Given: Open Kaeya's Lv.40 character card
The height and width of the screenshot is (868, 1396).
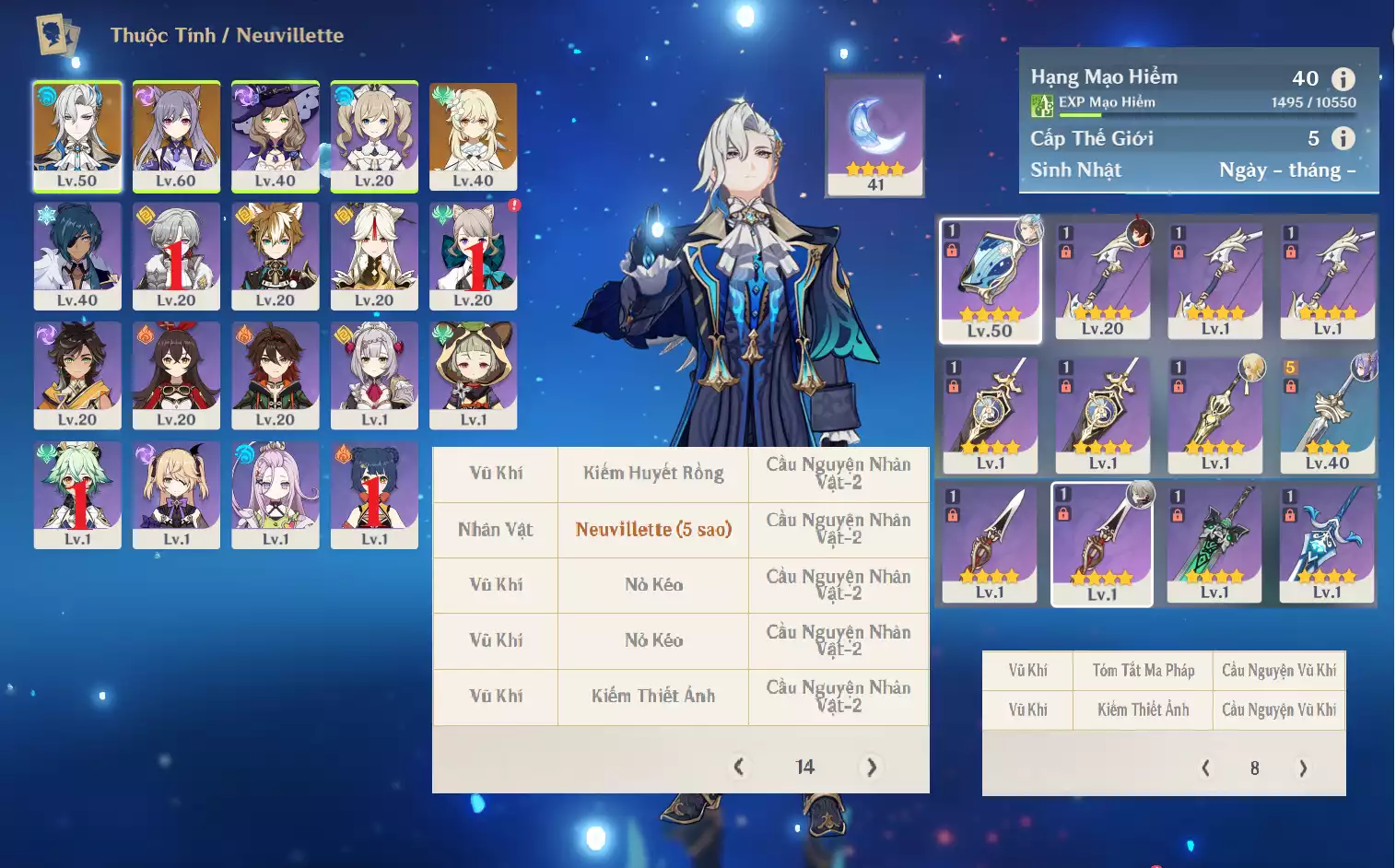Looking at the screenshot, I should click(x=77, y=256).
